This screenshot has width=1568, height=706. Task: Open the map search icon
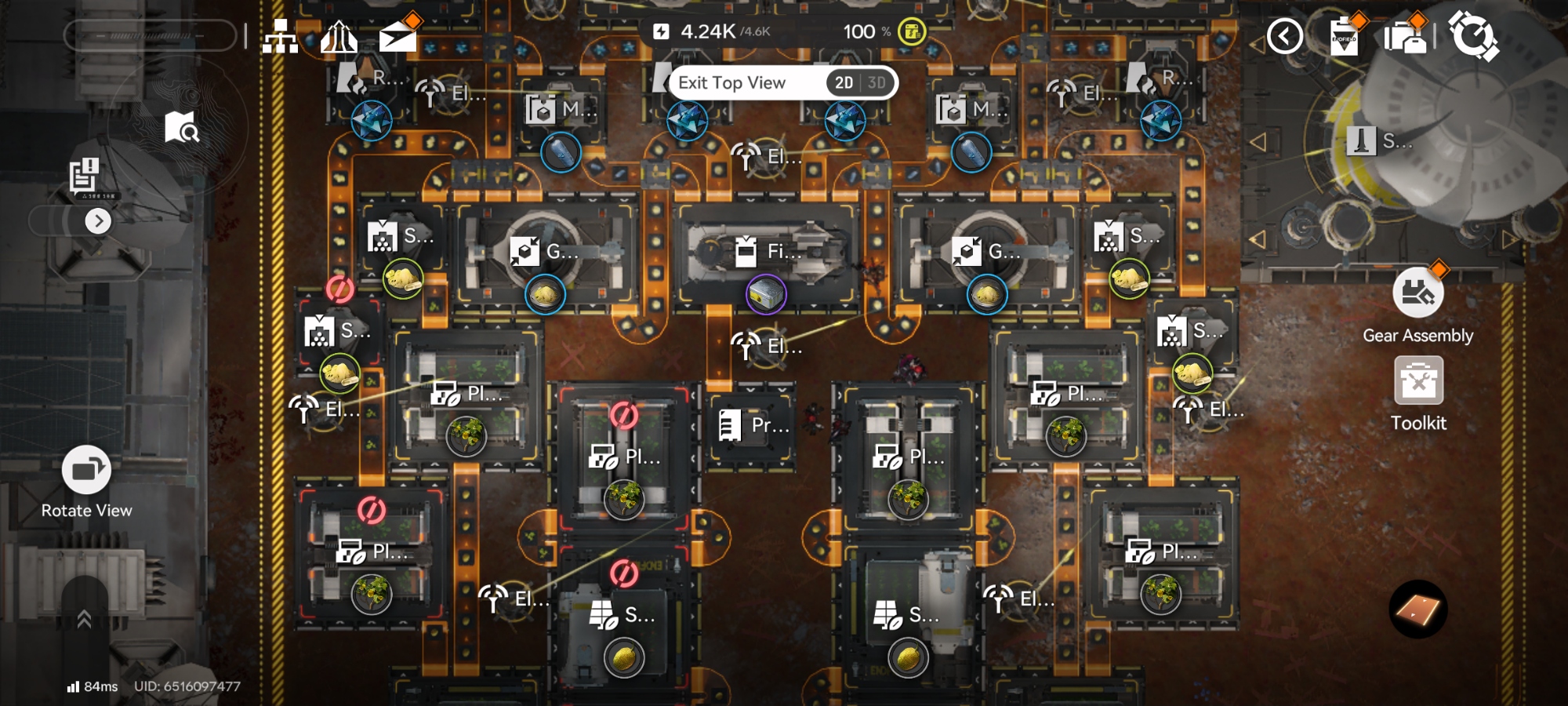[182, 127]
